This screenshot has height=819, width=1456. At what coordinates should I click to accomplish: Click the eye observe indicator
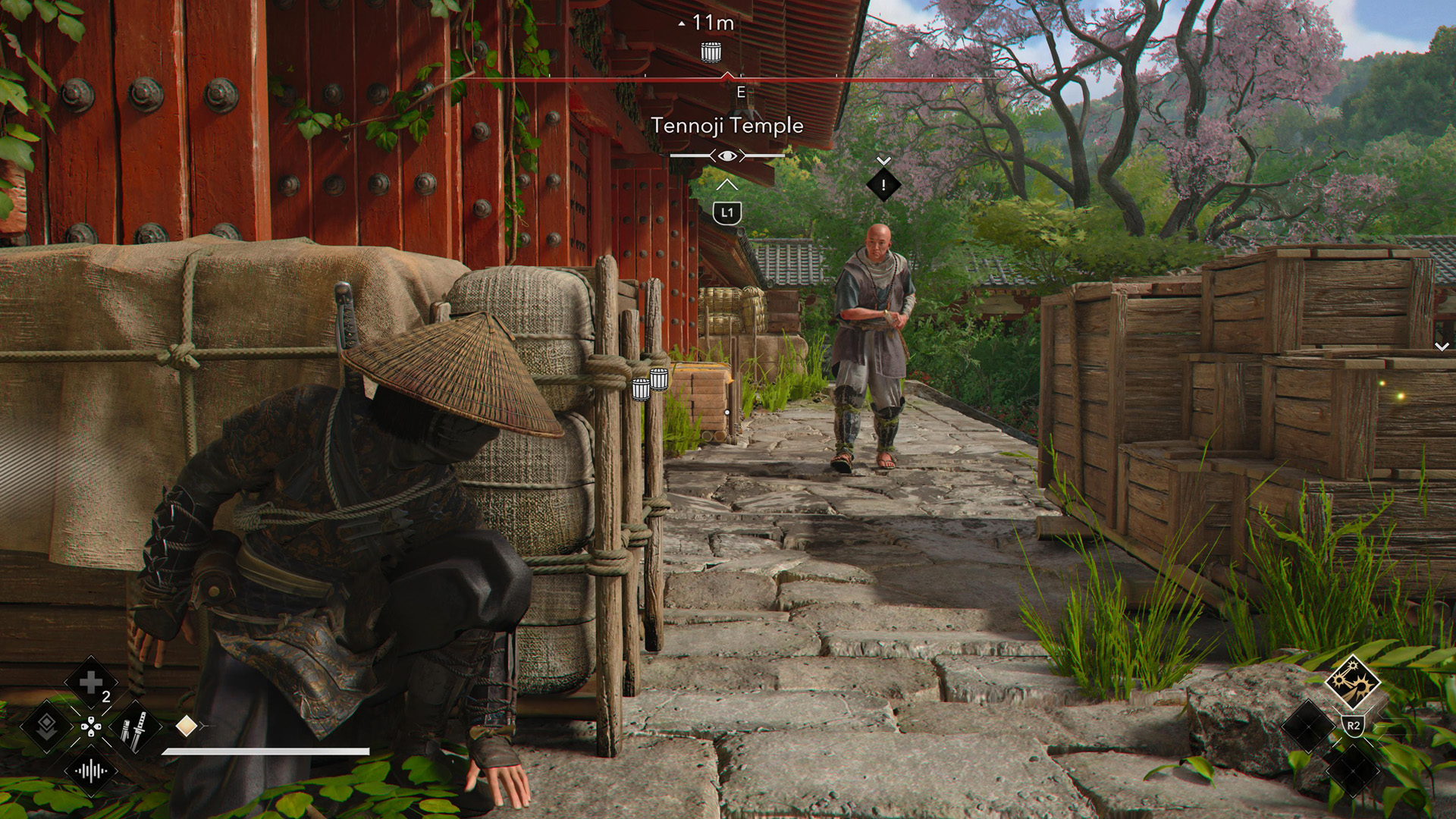727,156
